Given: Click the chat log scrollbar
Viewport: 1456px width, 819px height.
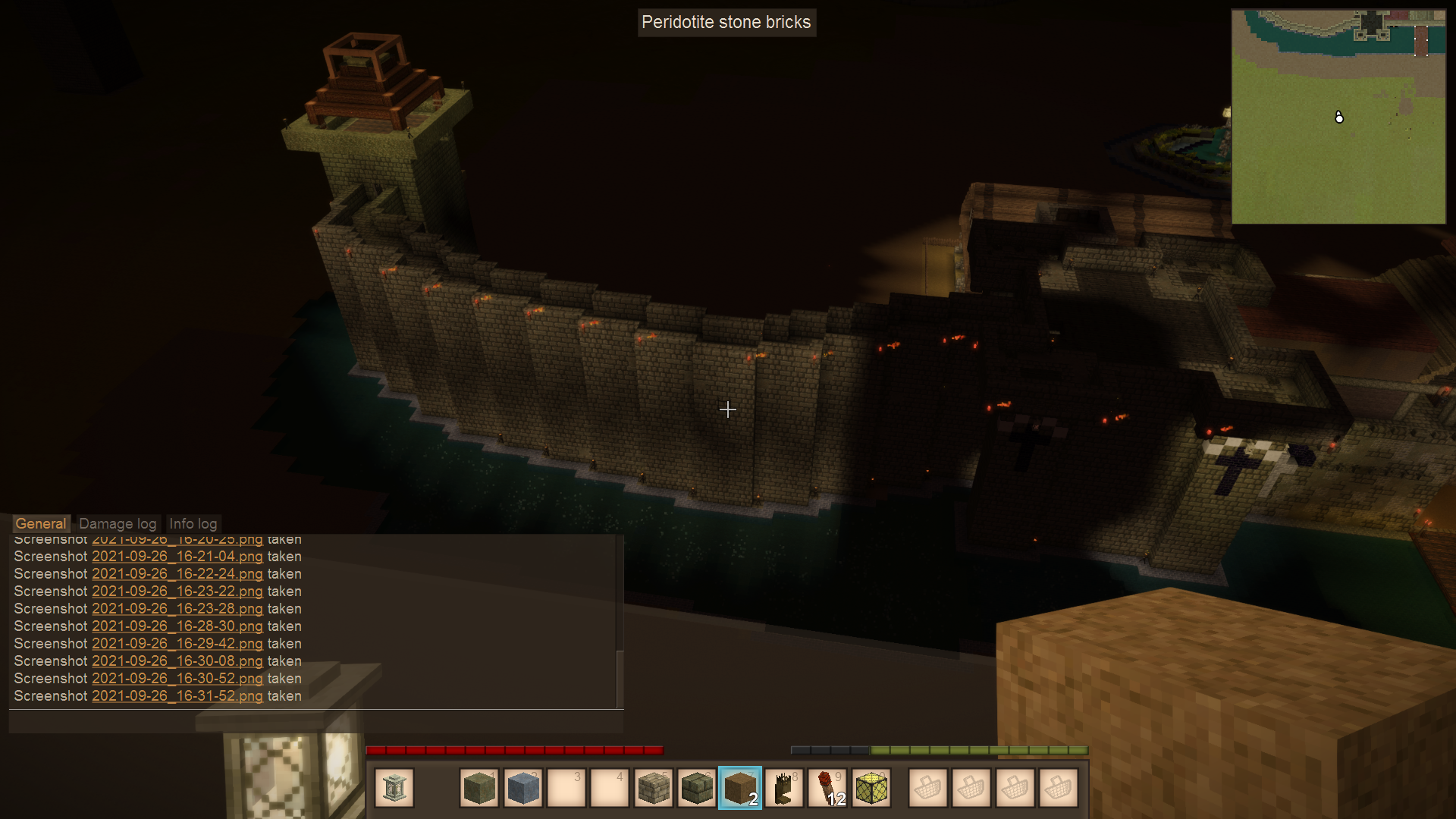Looking at the screenshot, I should click(x=620, y=679).
